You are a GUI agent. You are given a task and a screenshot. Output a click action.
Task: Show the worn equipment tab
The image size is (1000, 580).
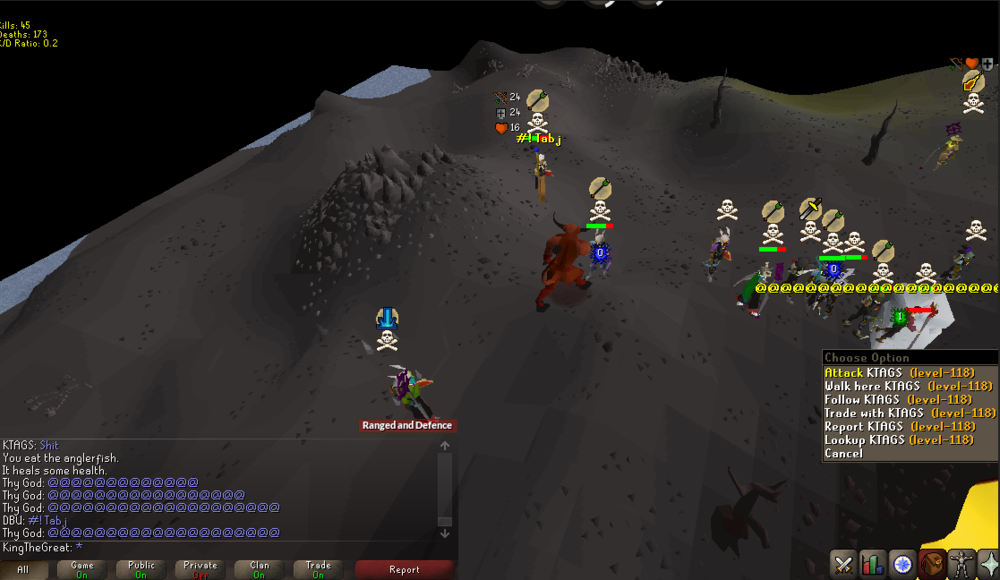tap(964, 564)
